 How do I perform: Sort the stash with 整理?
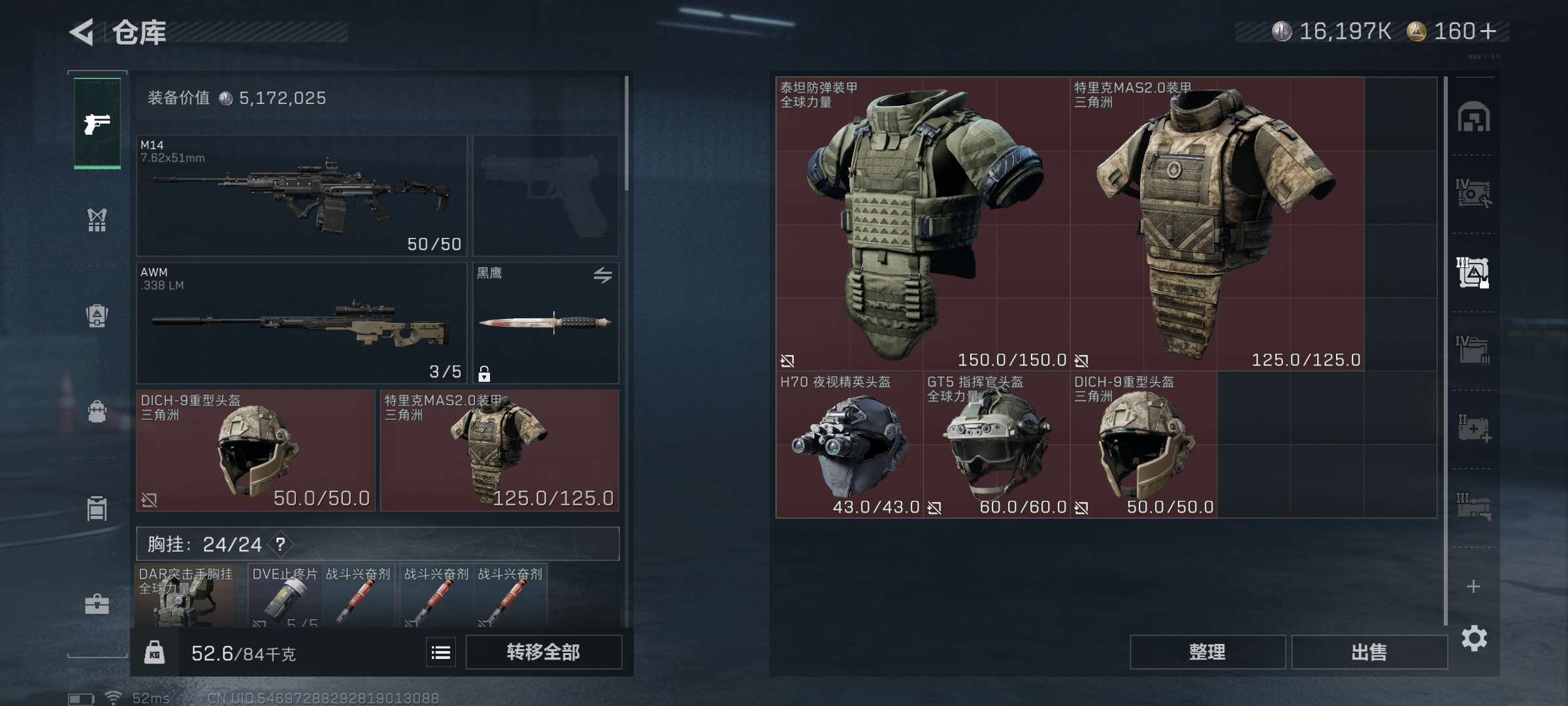tap(1207, 652)
